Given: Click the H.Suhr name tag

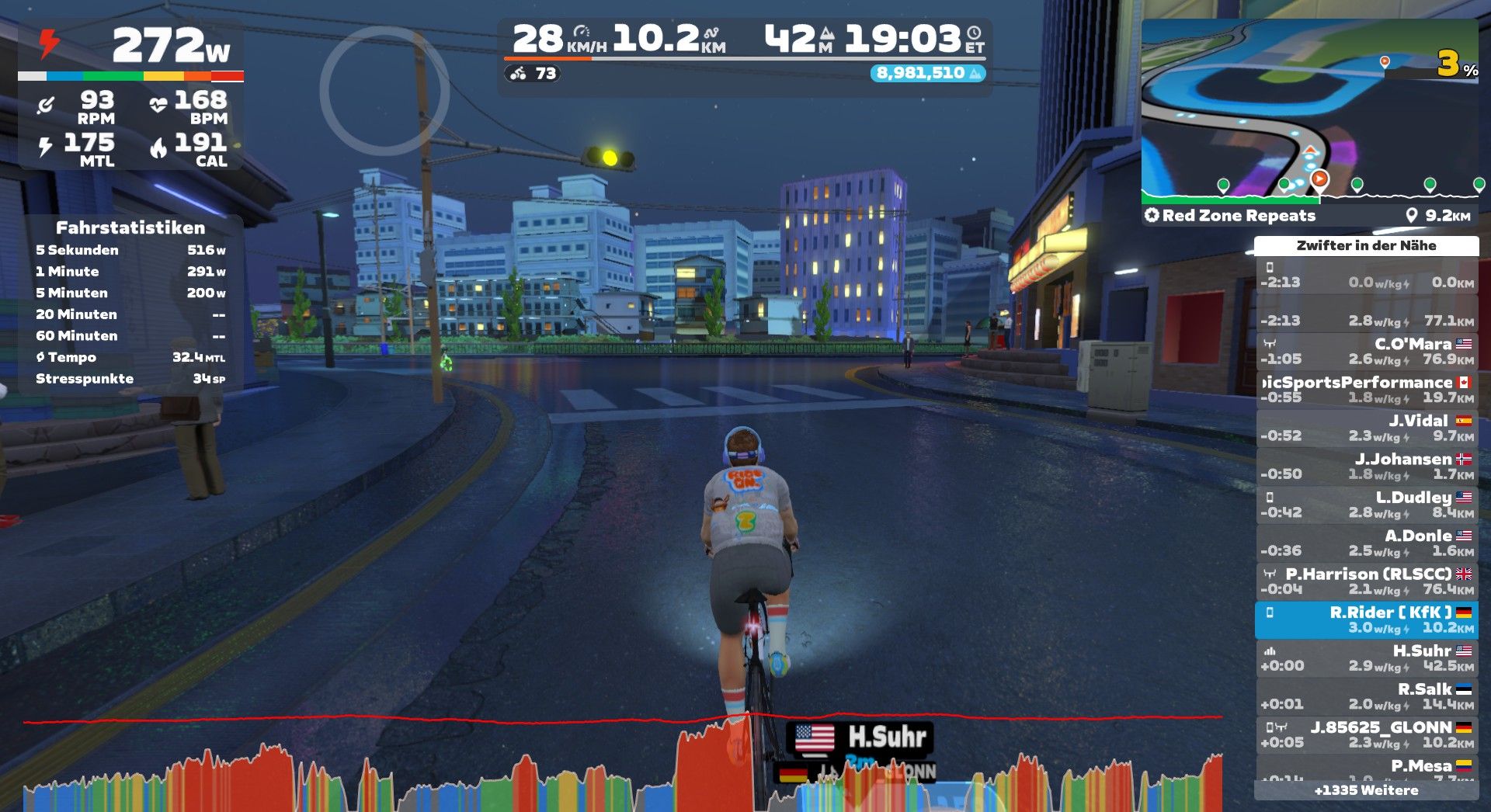Looking at the screenshot, I should pyautogui.click(x=860, y=737).
